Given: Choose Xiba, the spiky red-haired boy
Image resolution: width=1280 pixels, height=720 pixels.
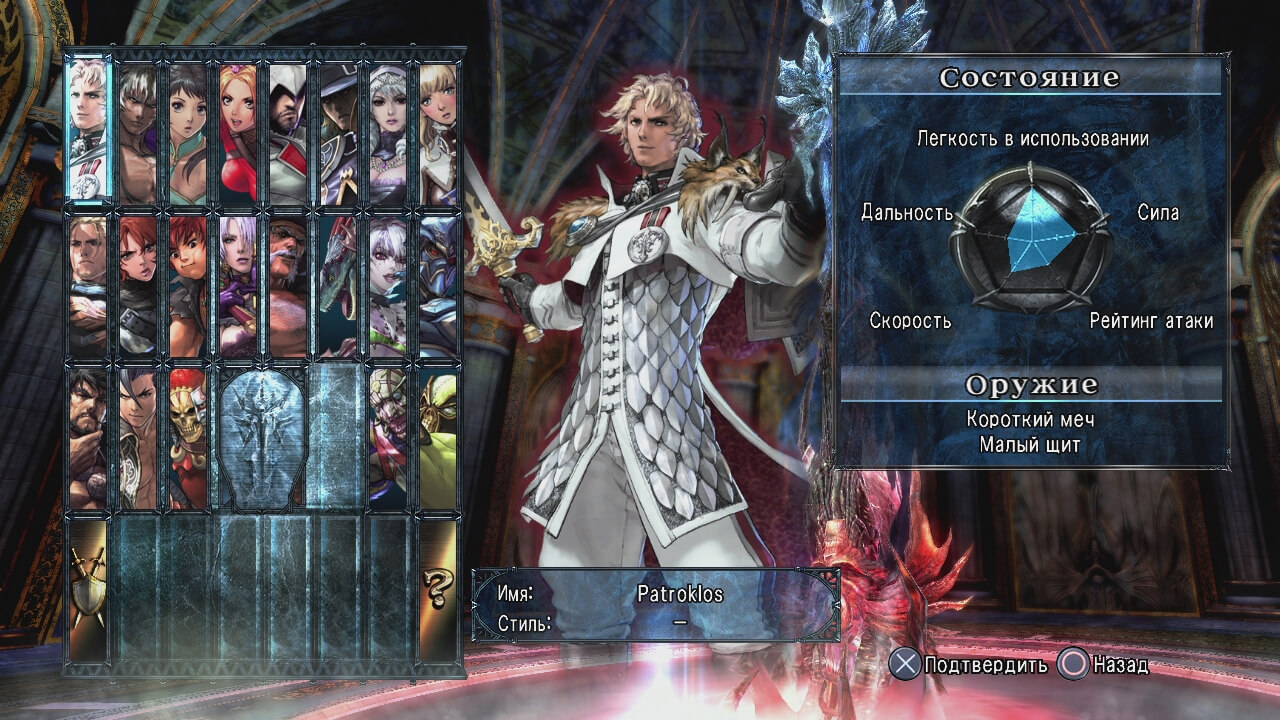Looking at the screenshot, I should tap(188, 286).
